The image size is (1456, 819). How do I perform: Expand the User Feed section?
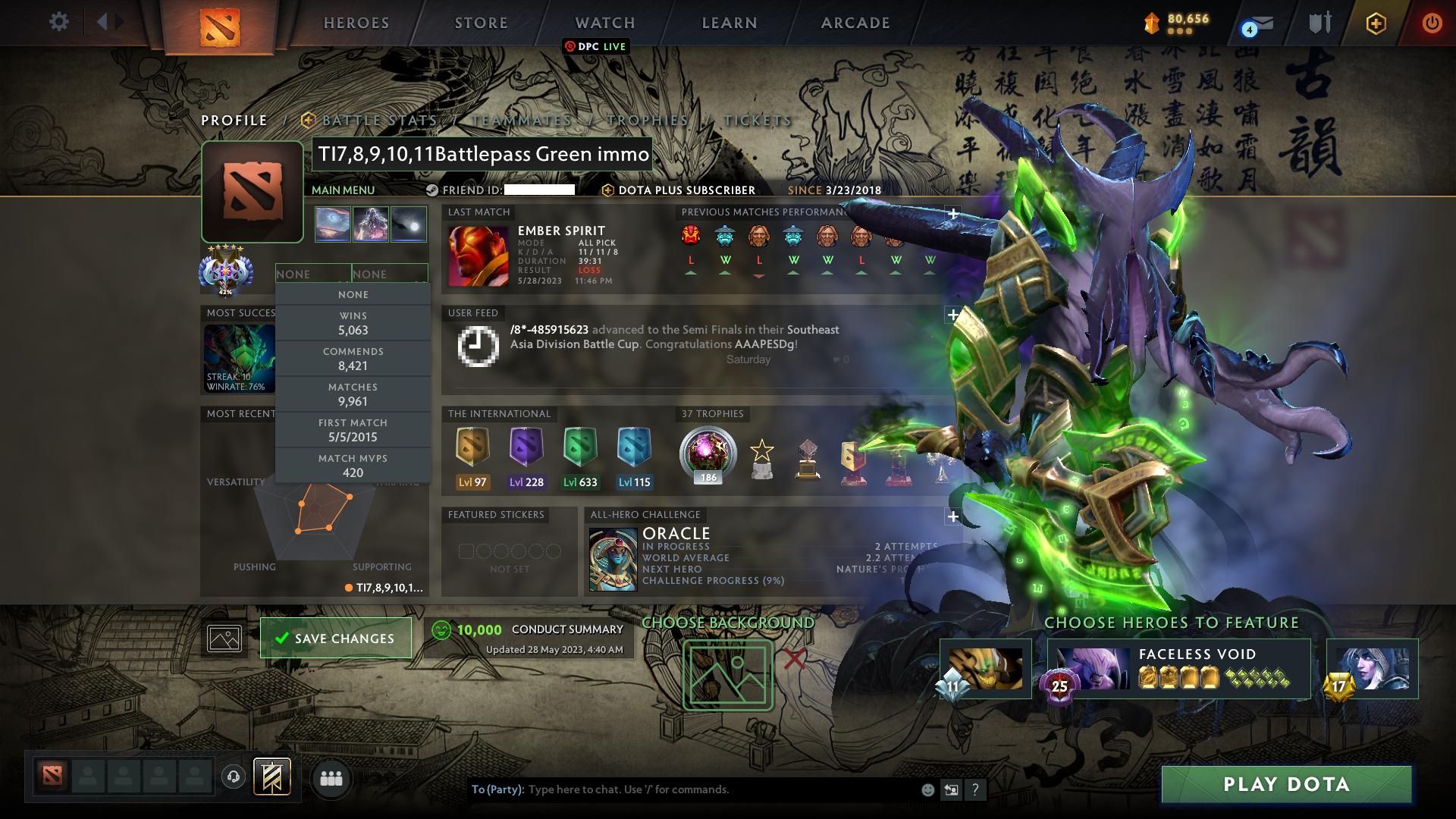pos(952,315)
